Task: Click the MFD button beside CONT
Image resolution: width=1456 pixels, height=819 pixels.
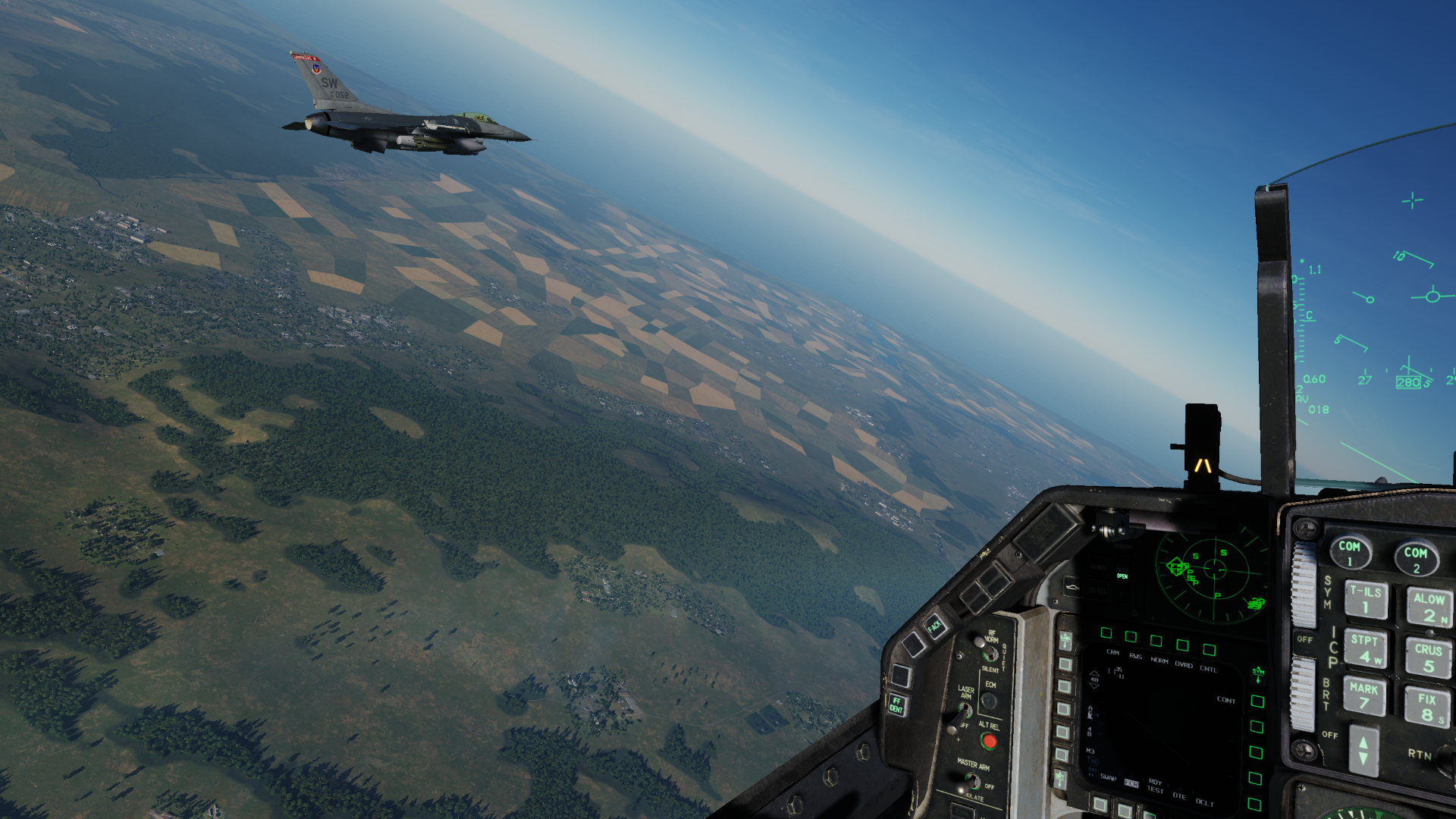Action: point(1257,701)
